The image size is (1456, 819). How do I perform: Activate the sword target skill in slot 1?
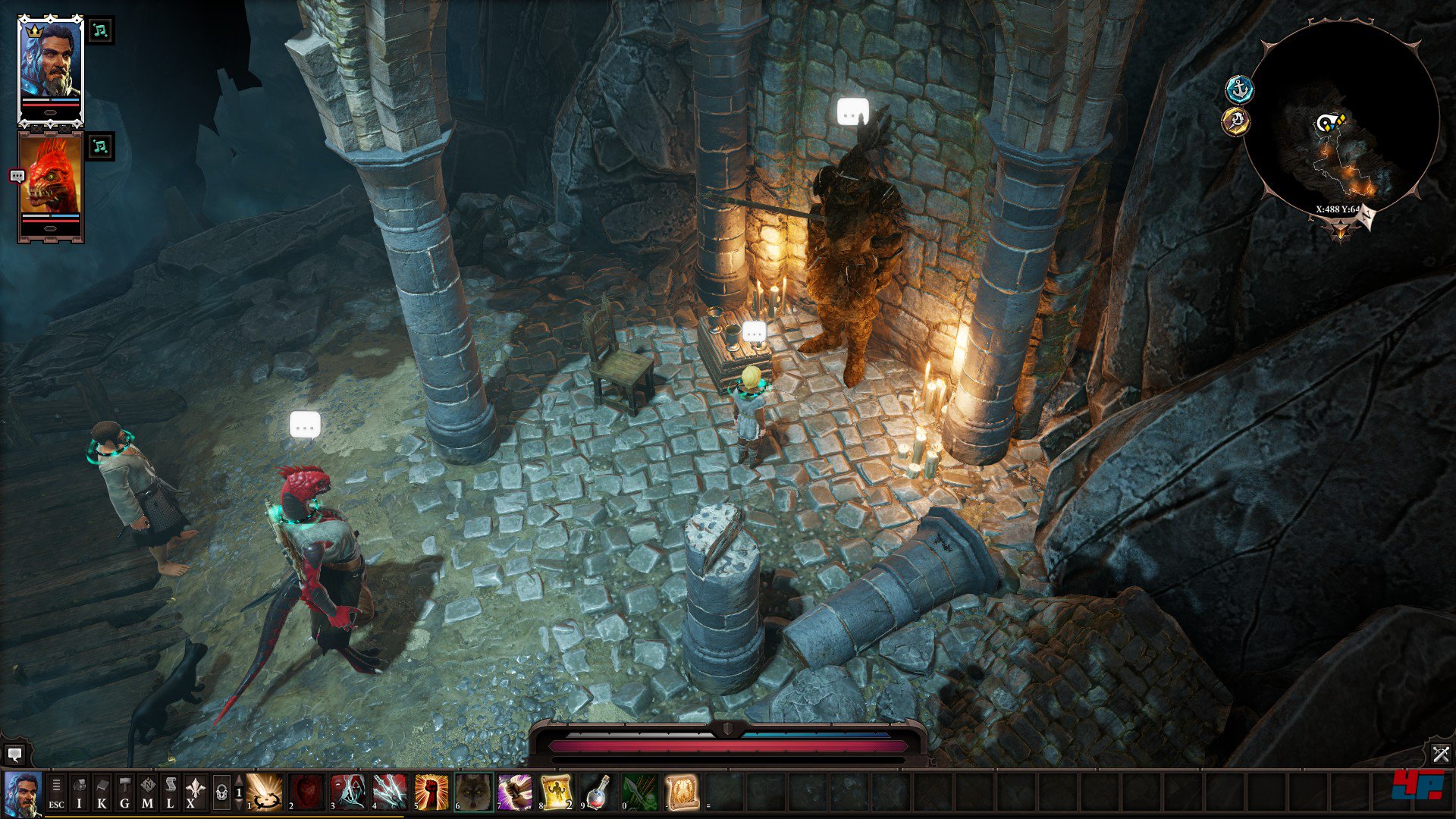[265, 792]
